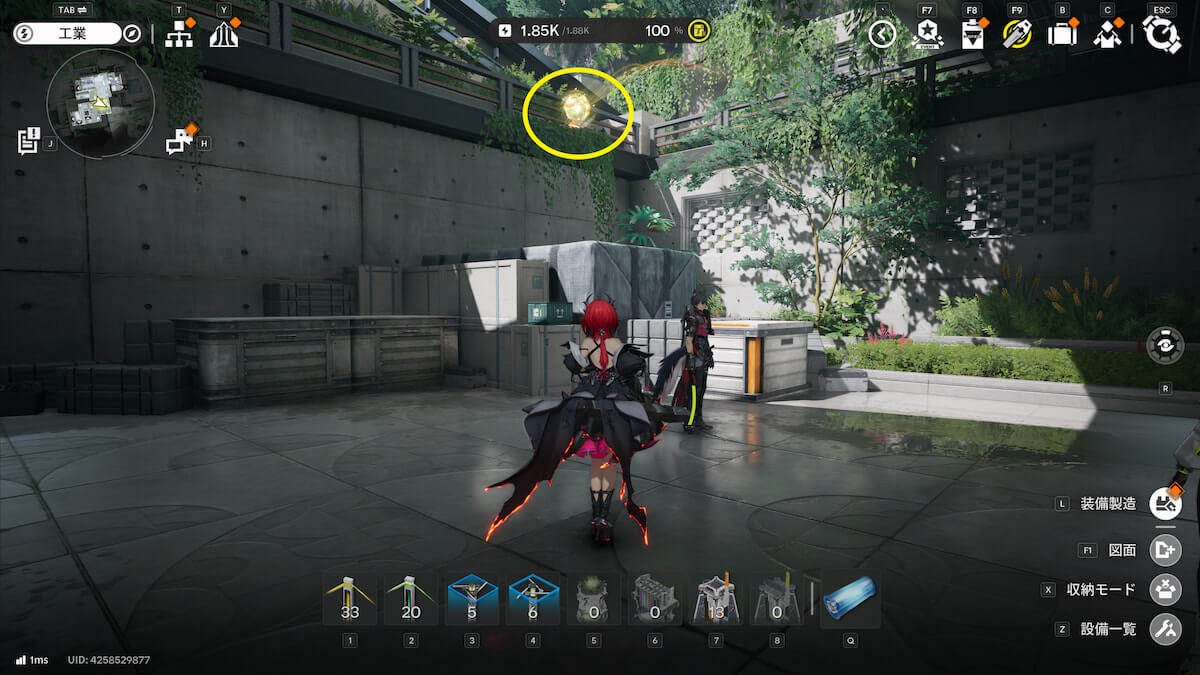1200x675 pixels.
Task: Select hotbar slot with 33 yellow pylons
Action: click(349, 600)
